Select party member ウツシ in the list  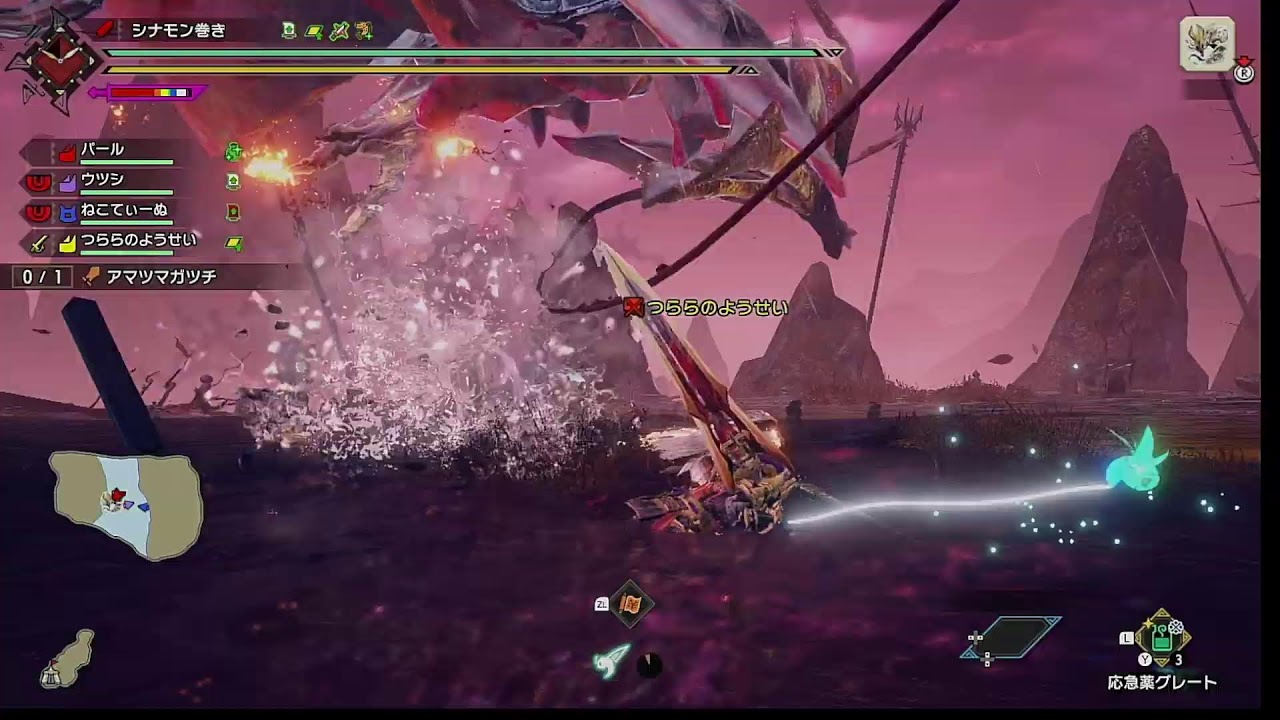click(101, 182)
